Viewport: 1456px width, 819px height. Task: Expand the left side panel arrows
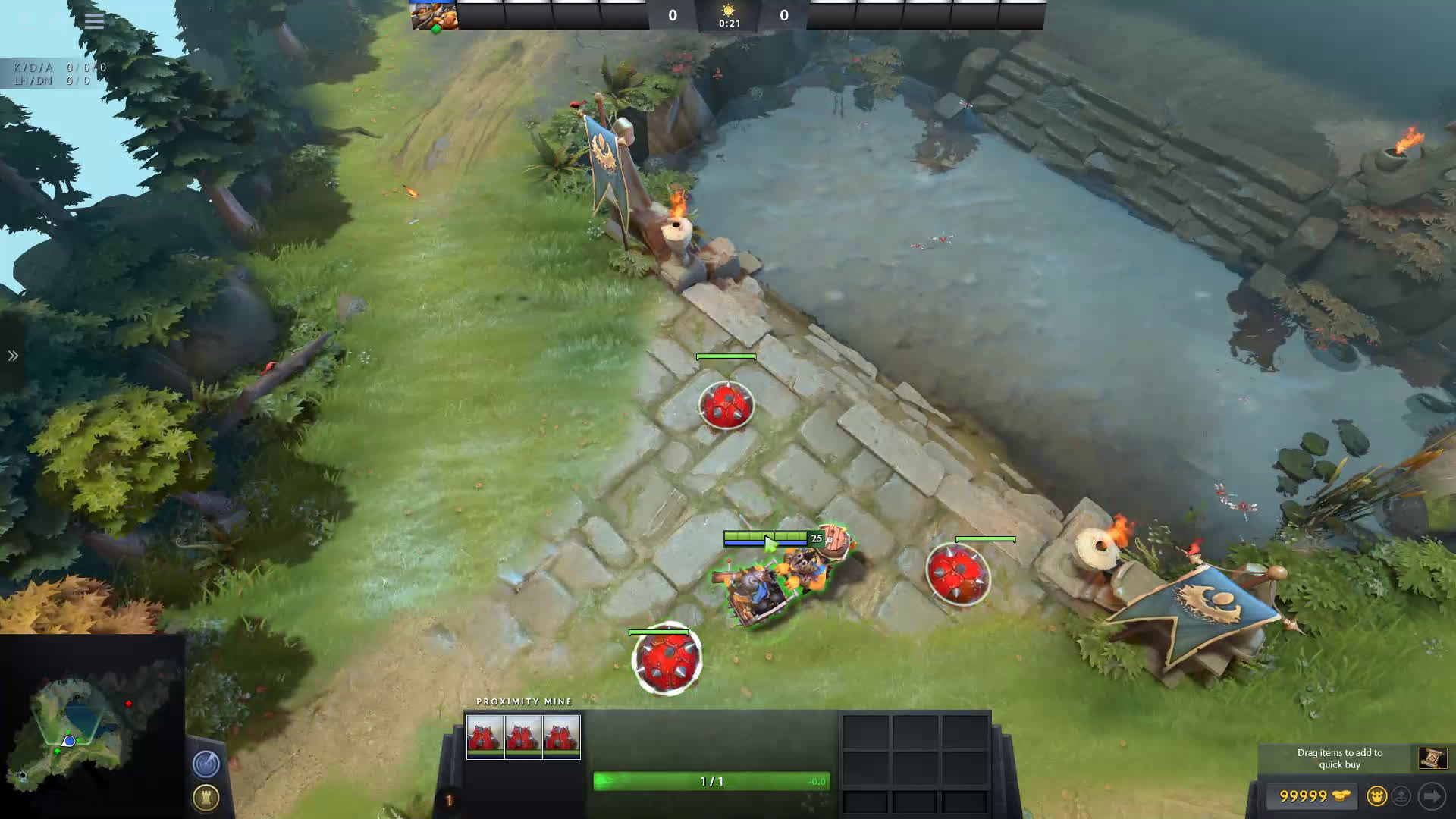pos(13,356)
